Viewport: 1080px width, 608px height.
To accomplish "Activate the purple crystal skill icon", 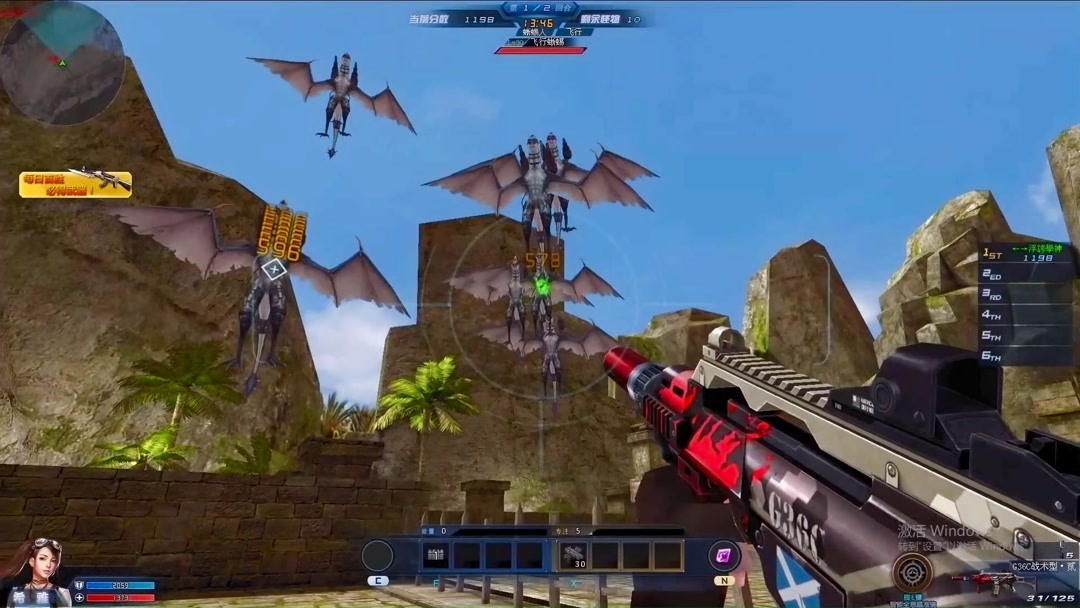I will click(724, 555).
